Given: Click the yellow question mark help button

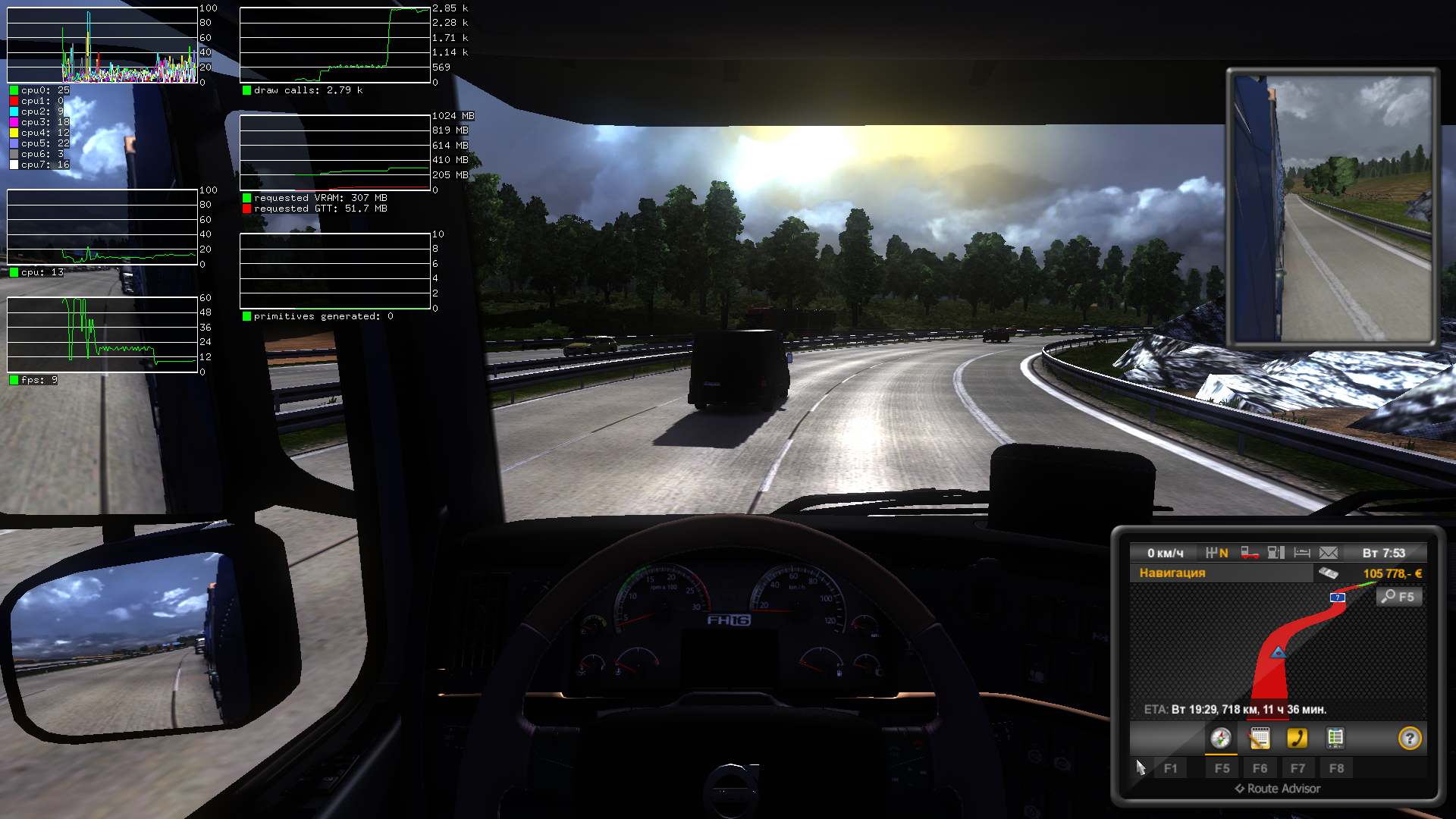Looking at the screenshot, I should click(1409, 739).
